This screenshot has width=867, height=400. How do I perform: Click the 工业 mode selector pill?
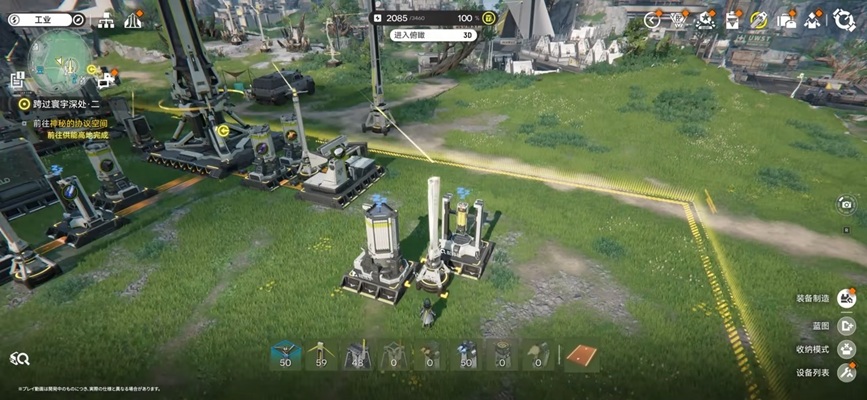click(x=42, y=19)
